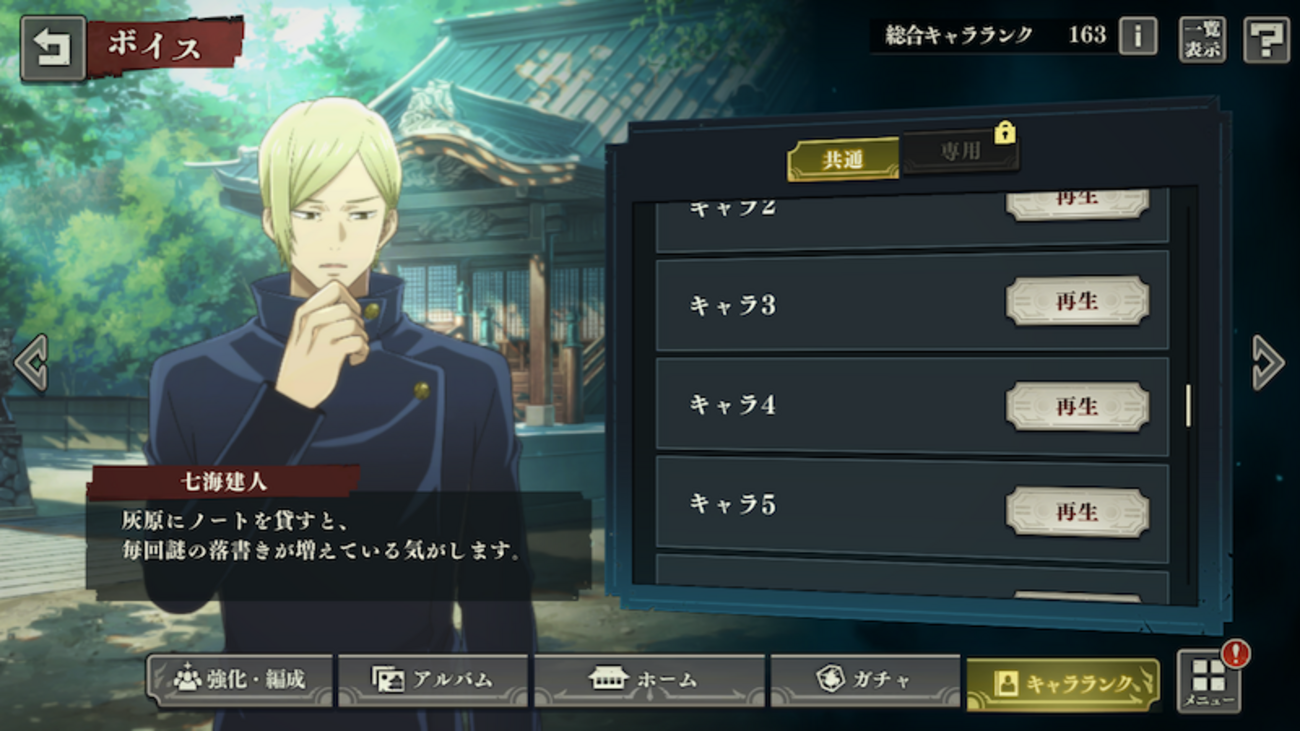The image size is (1300, 731).
Task: Show the 一覧表示 list view
Action: pos(1201,40)
